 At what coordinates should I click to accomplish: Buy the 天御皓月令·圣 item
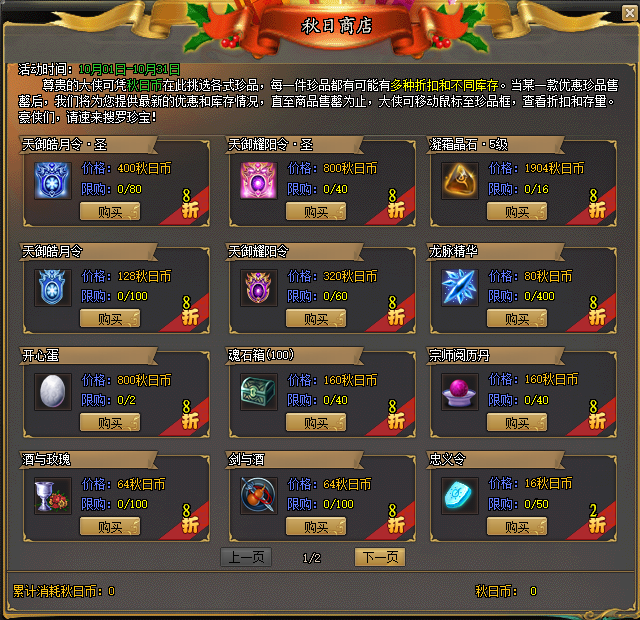(110, 211)
